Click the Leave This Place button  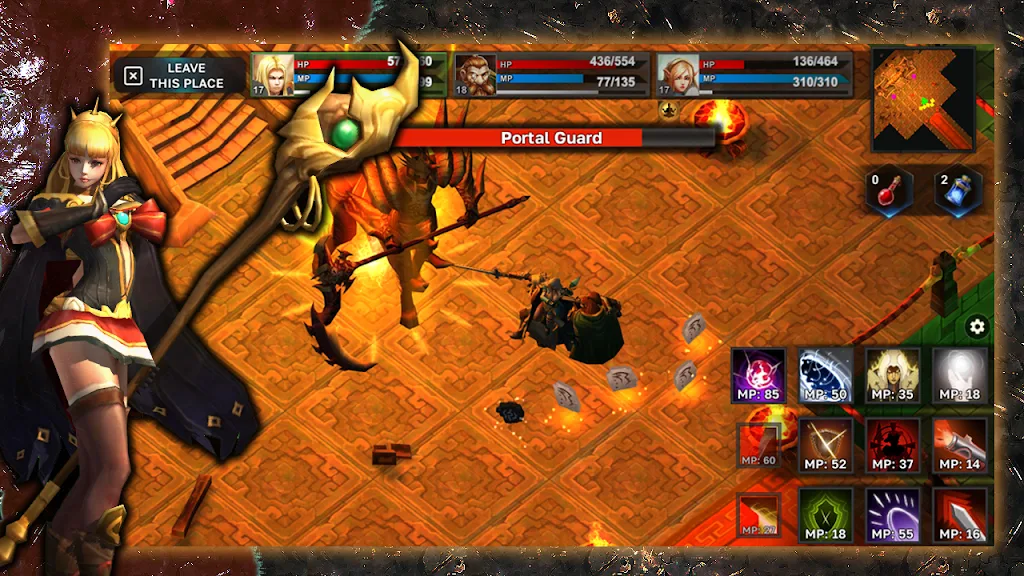[x=178, y=76]
